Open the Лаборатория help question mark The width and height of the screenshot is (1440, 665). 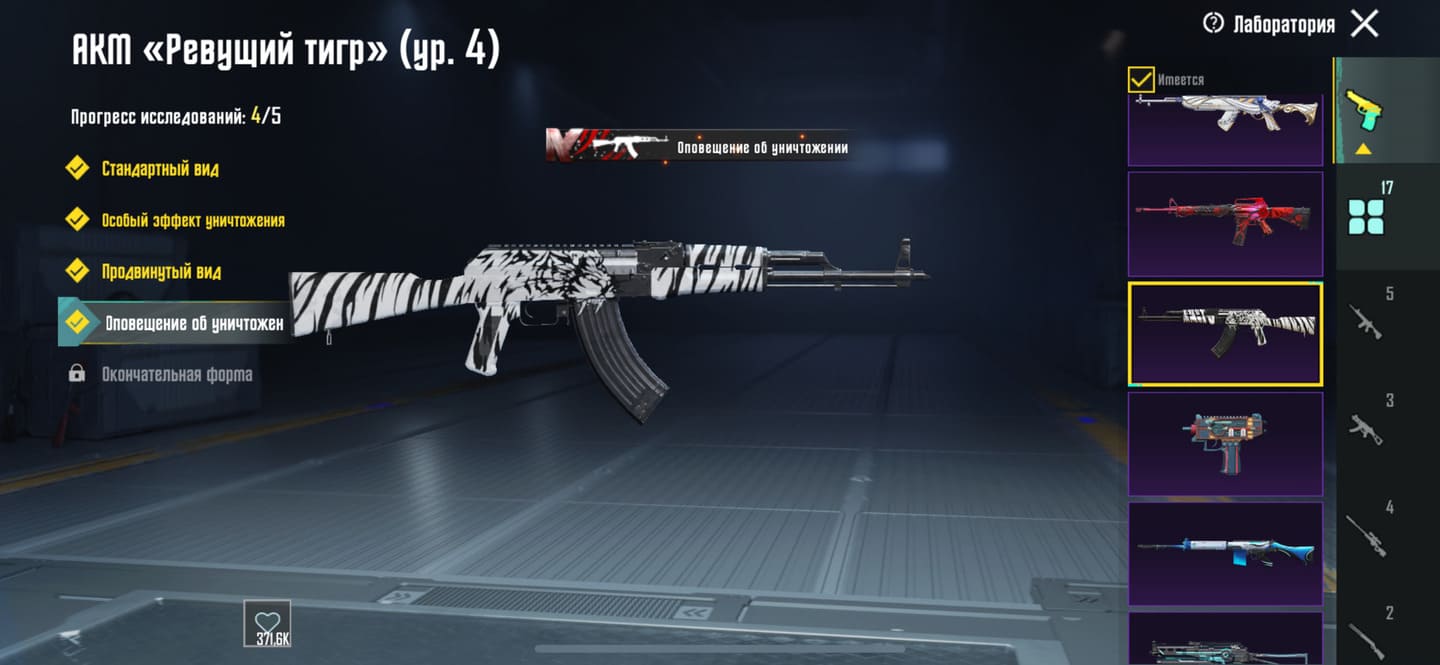[x=1213, y=24]
